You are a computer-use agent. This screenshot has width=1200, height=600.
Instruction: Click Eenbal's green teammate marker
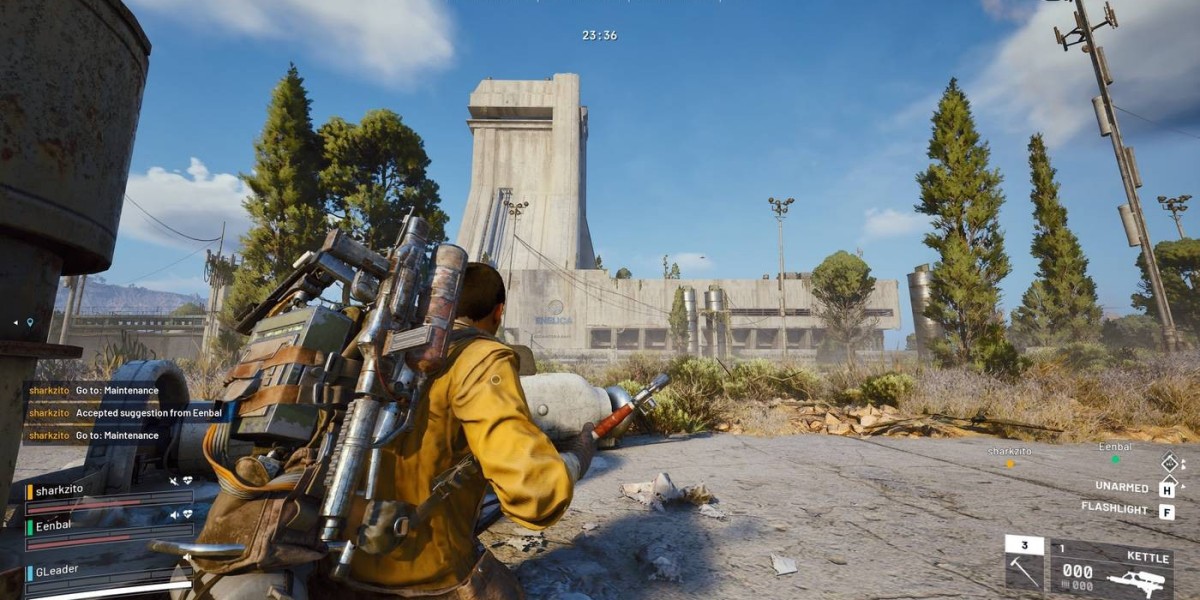[x=1115, y=460]
